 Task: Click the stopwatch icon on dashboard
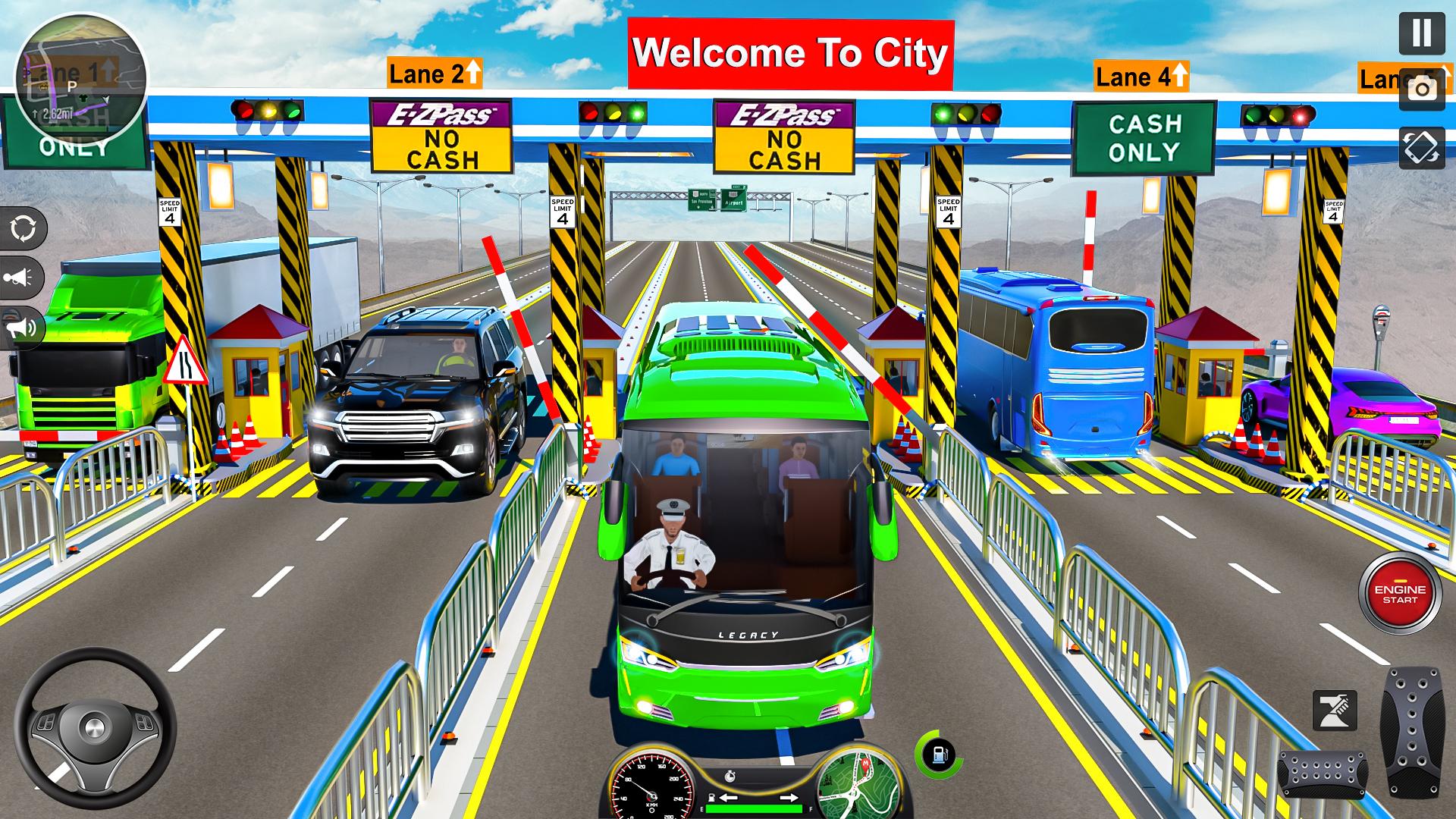(x=730, y=776)
